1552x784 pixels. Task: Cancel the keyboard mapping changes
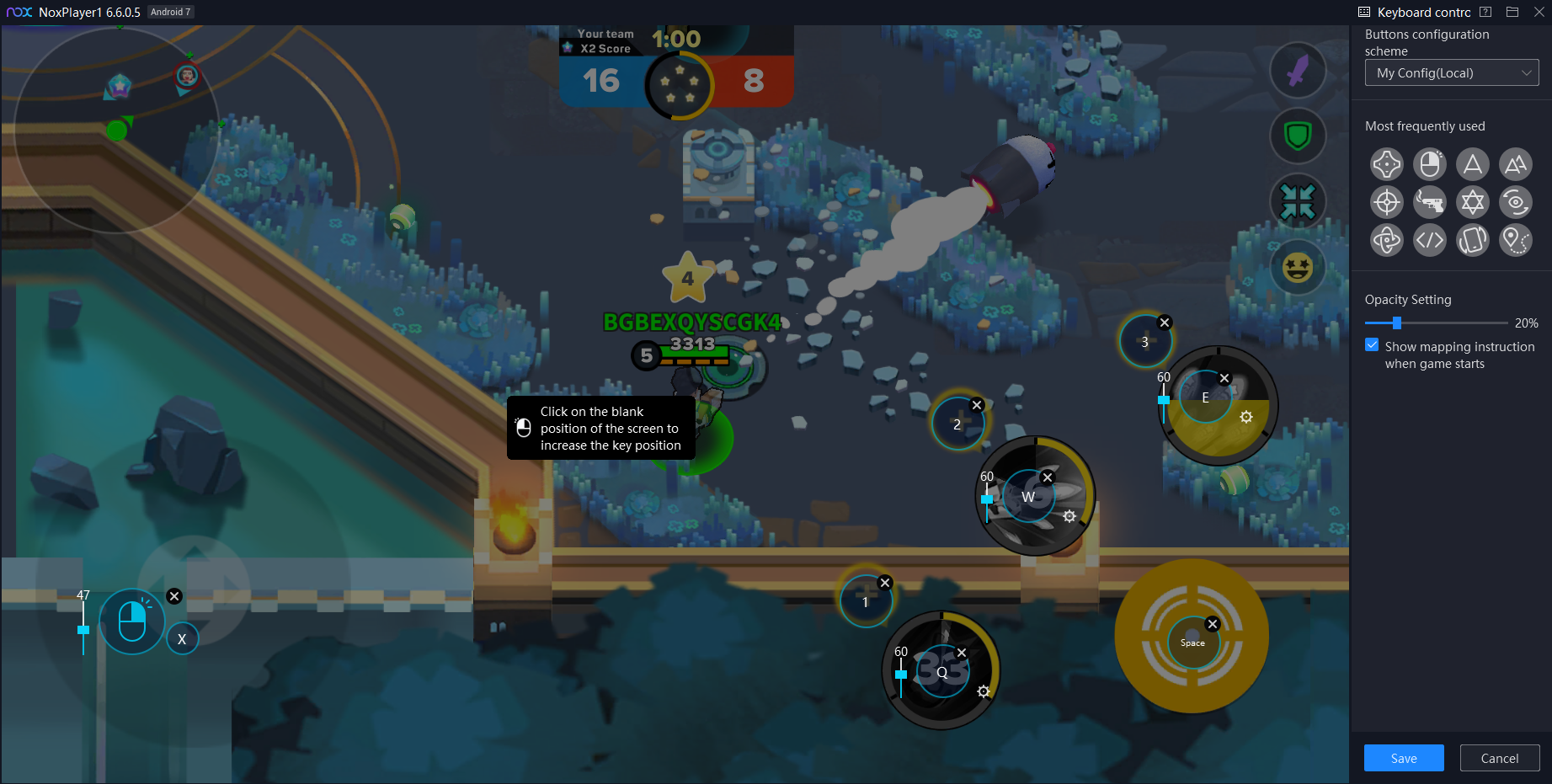pyautogui.click(x=1499, y=758)
